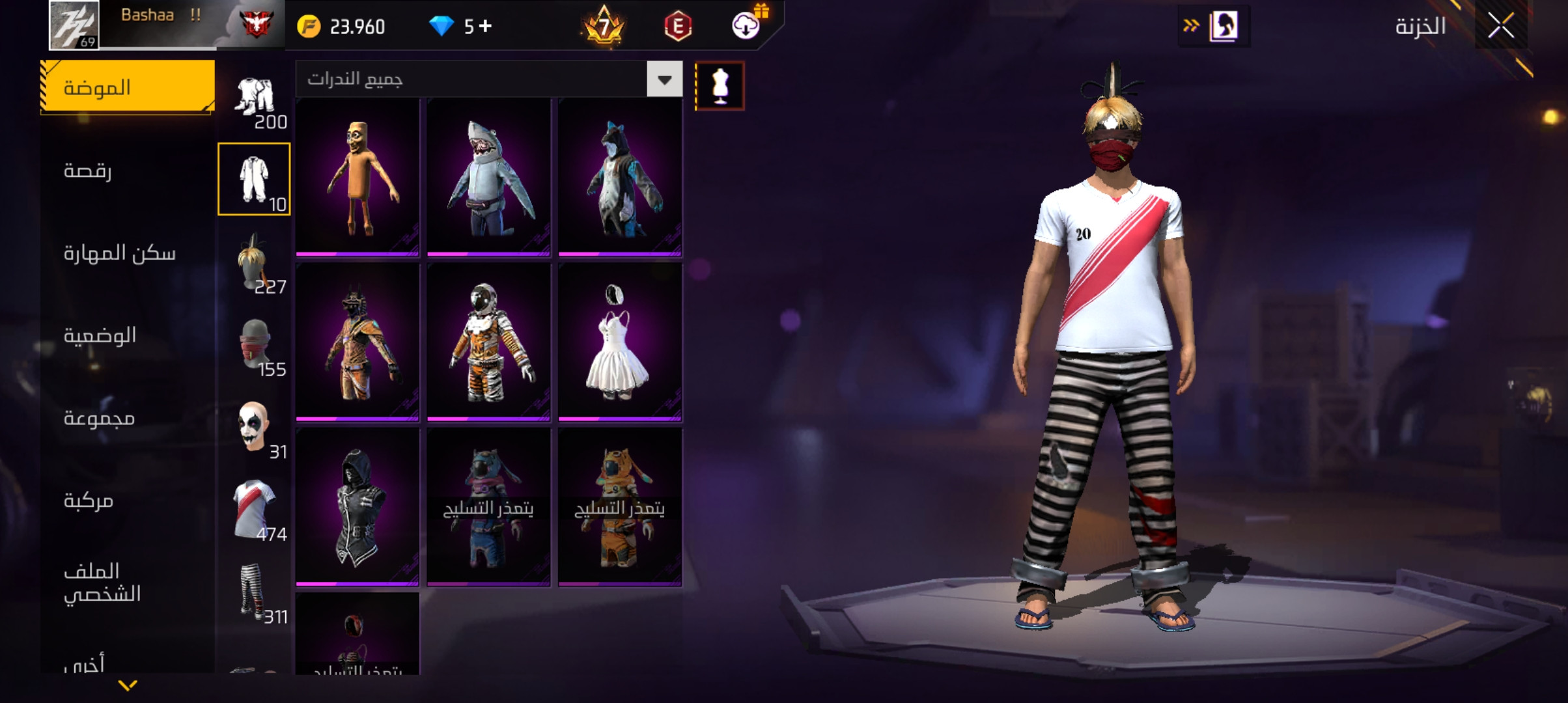Choose the orange wooden puppet outfit
Screen dimensions: 1568x703
click(357, 177)
